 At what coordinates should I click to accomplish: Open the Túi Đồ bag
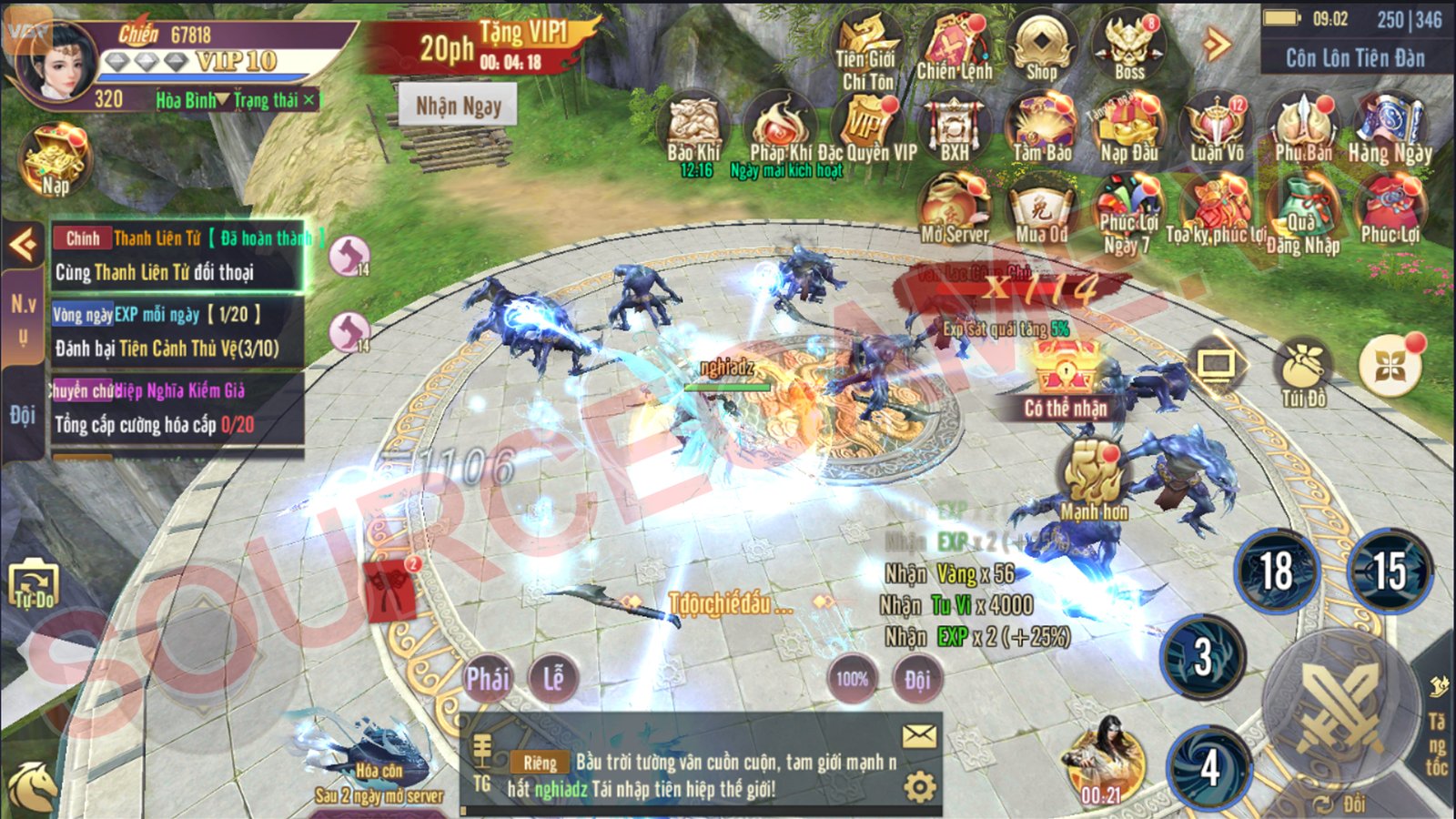(x=1303, y=371)
